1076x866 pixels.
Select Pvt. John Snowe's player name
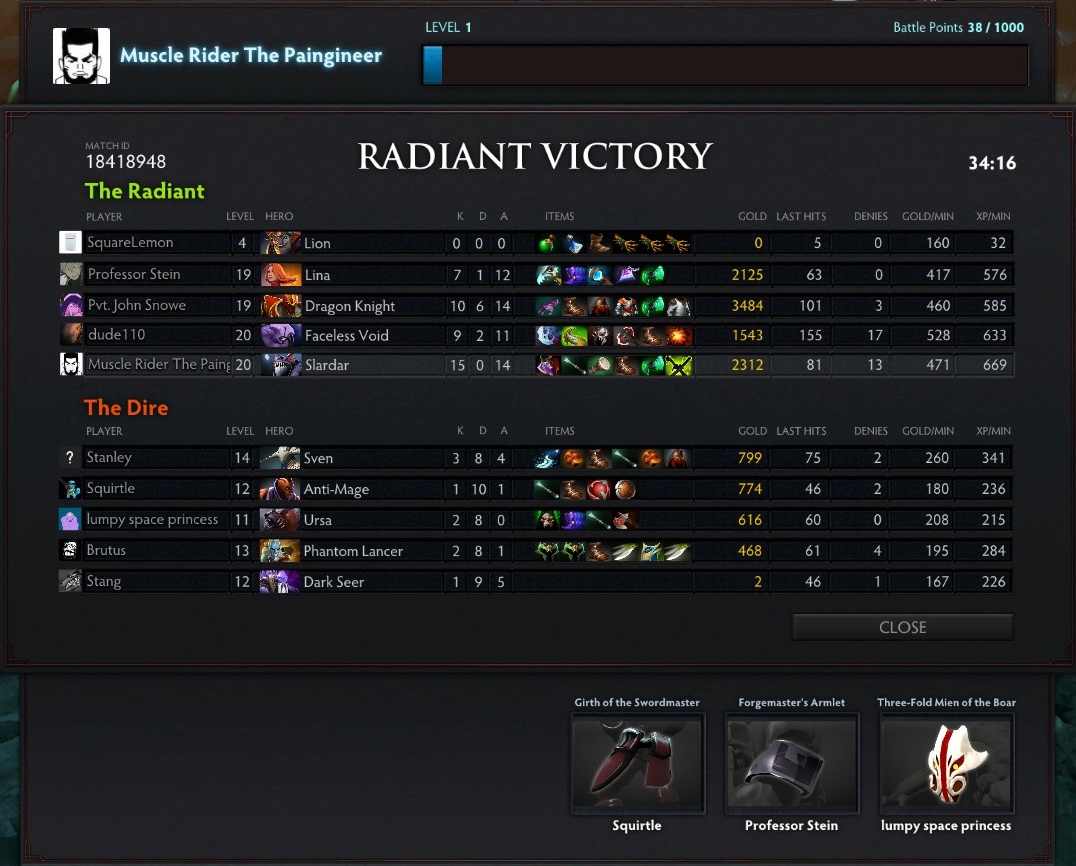click(x=137, y=305)
